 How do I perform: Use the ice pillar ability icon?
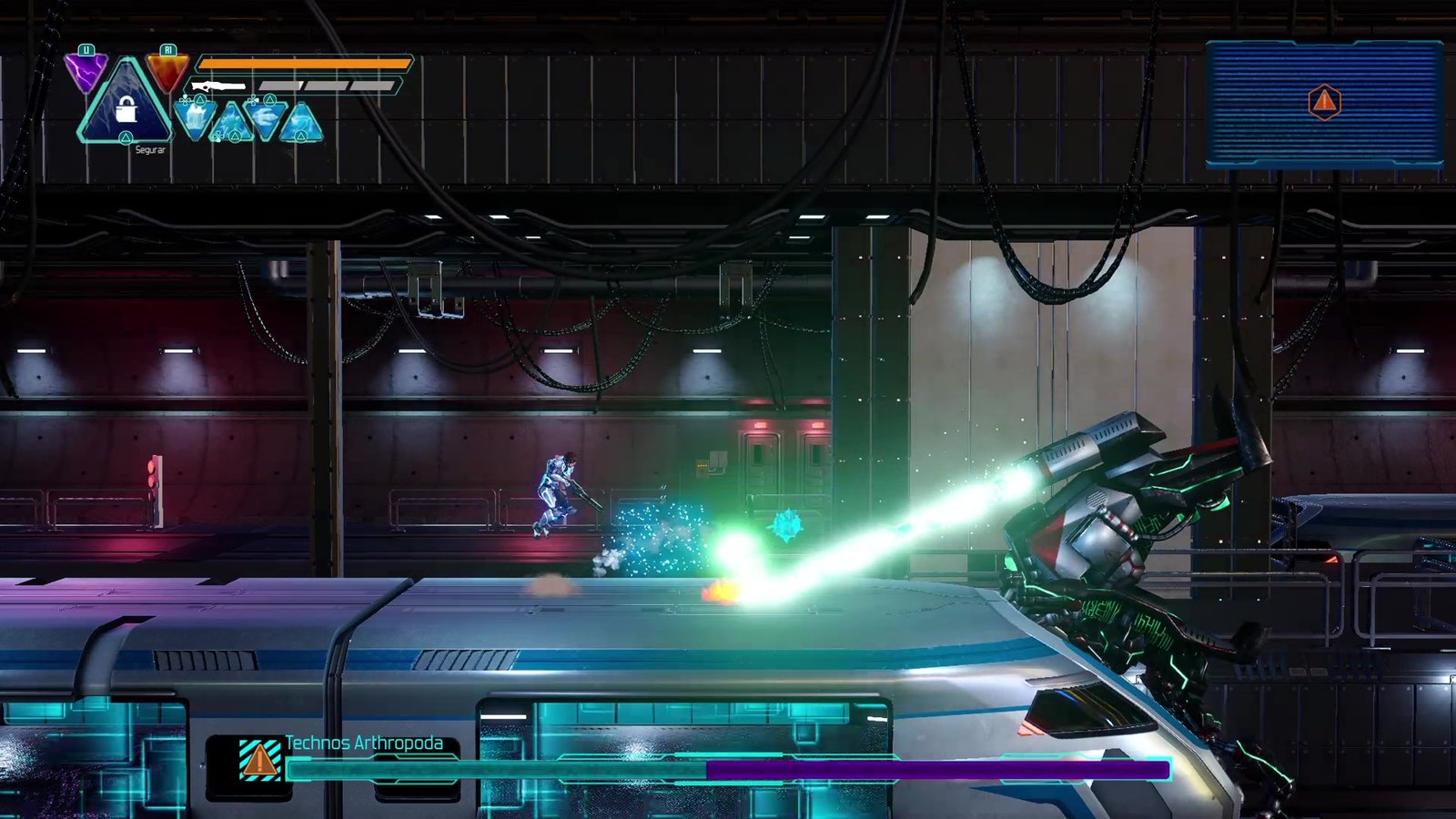pos(196,118)
